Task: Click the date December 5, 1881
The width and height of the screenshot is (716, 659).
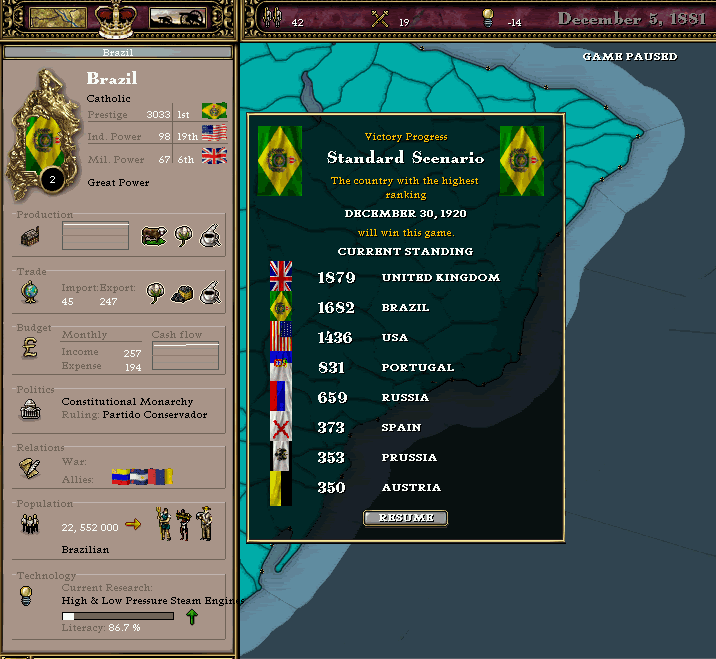Action: (x=631, y=18)
